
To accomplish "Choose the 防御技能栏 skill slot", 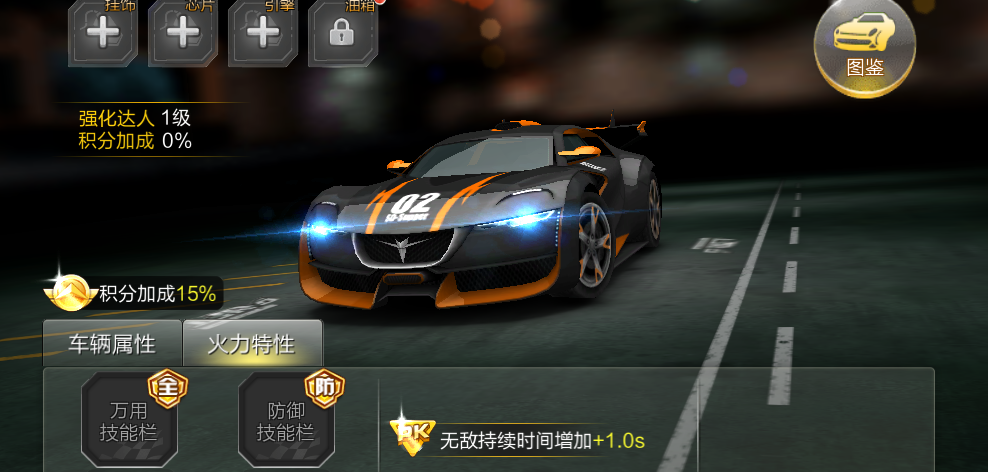I will point(286,421).
